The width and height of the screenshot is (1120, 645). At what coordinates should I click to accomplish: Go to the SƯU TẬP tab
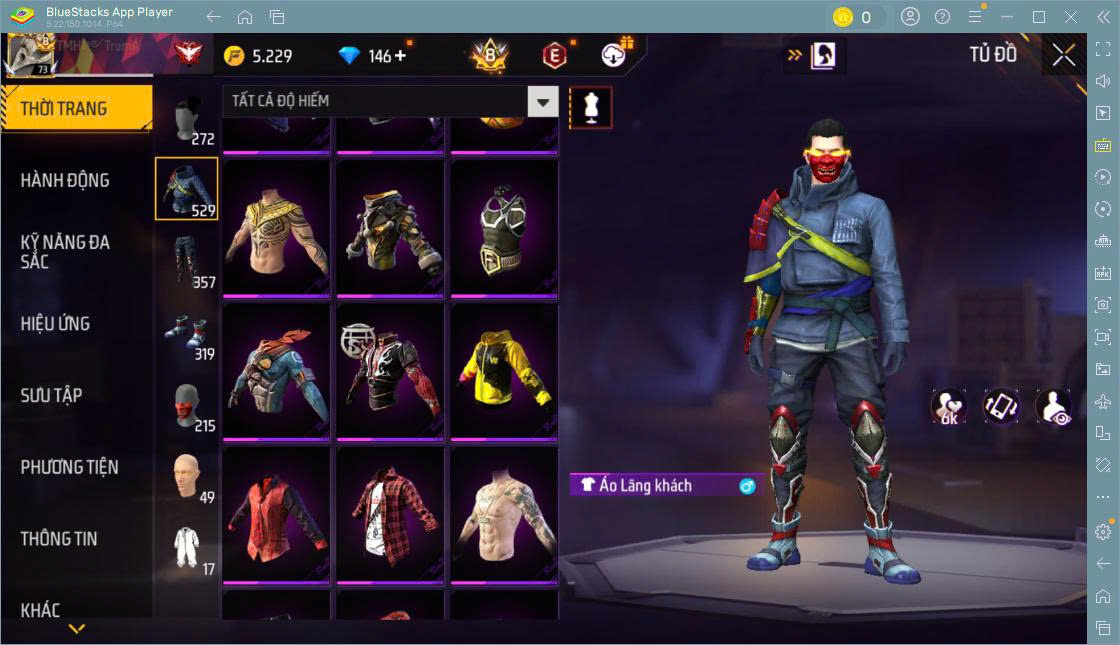(x=52, y=395)
